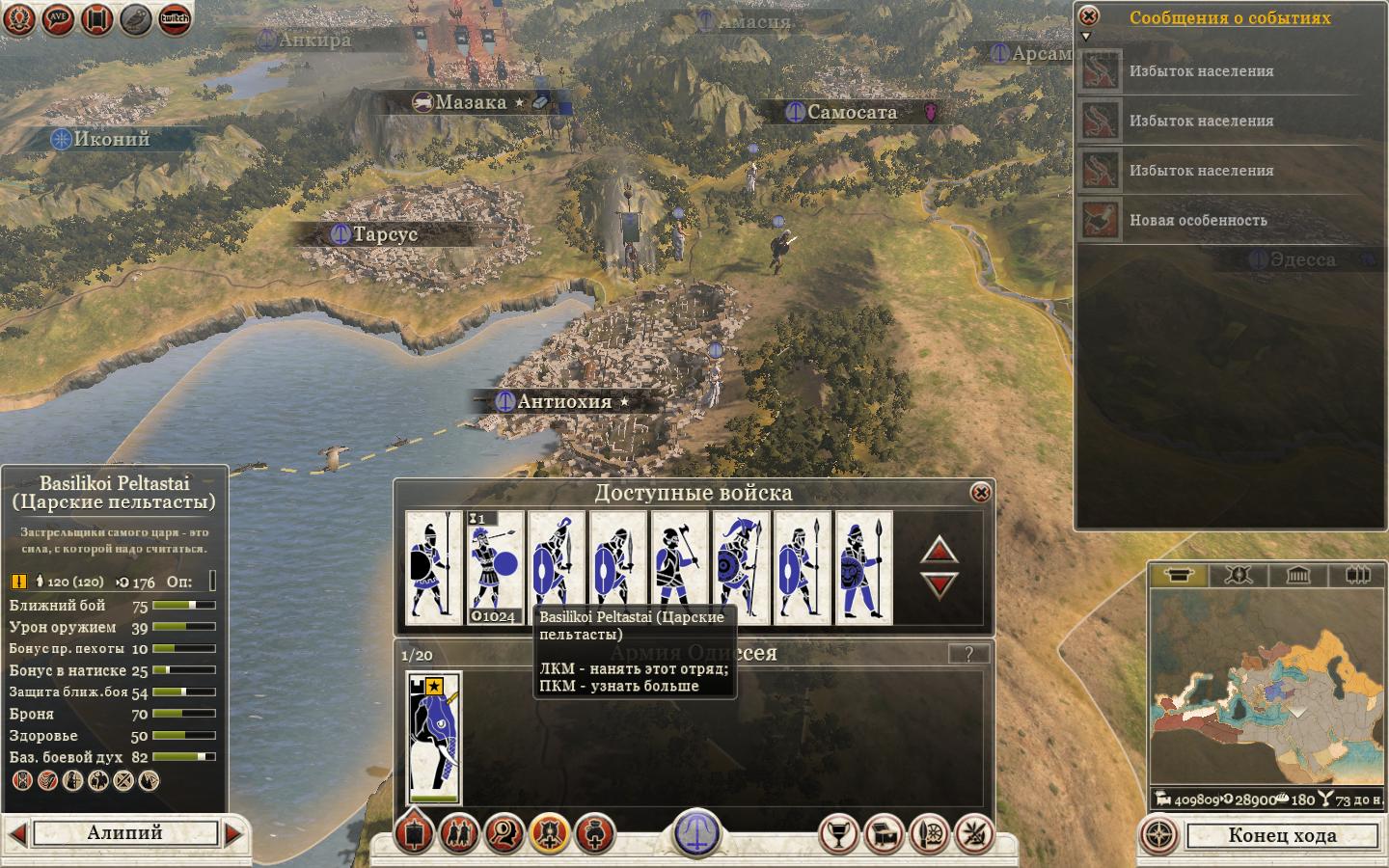The width and height of the screenshot is (1389, 868).
Task: End the turn with Конец хода
Action: [1282, 835]
